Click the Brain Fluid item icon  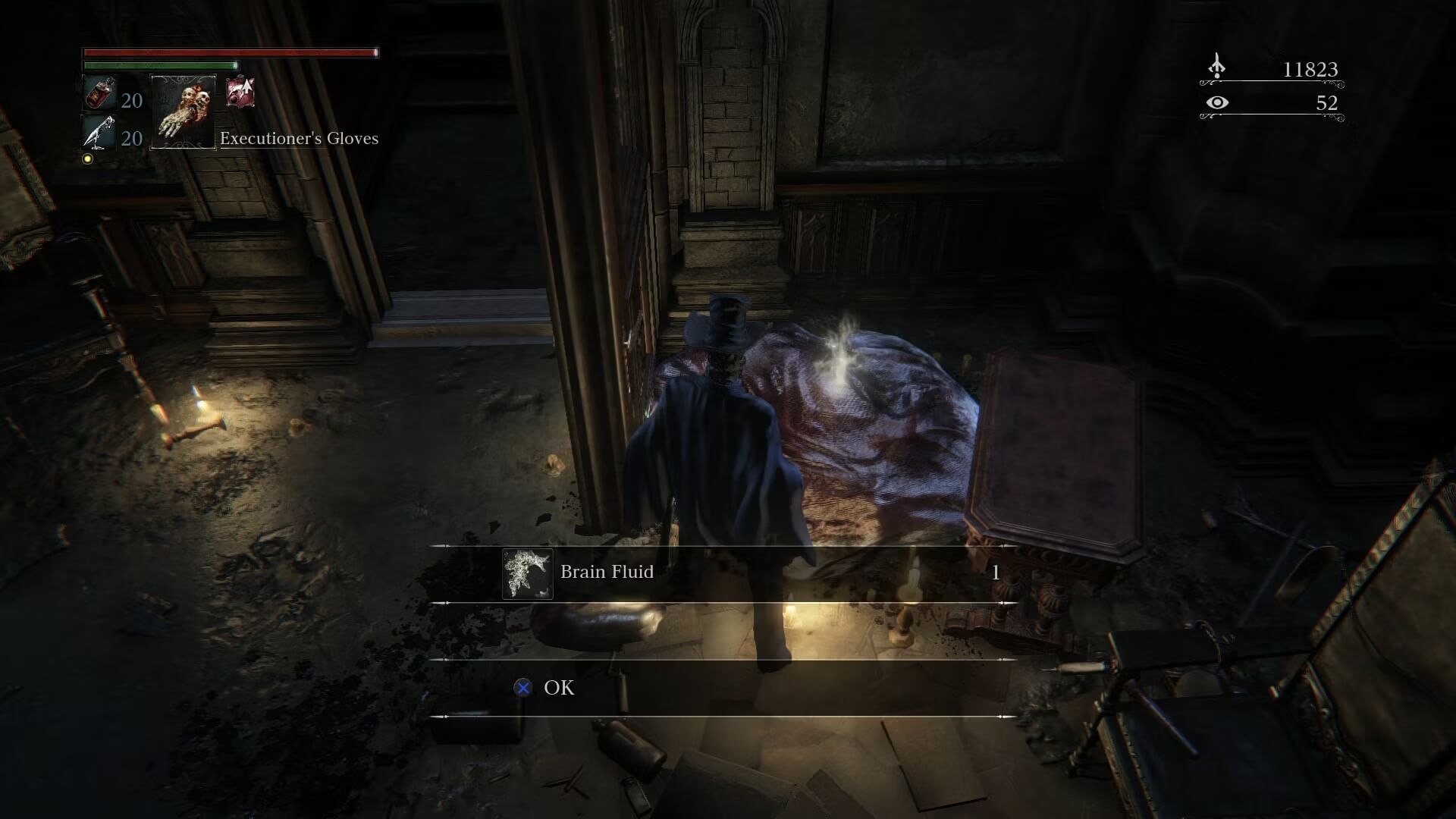(x=527, y=574)
